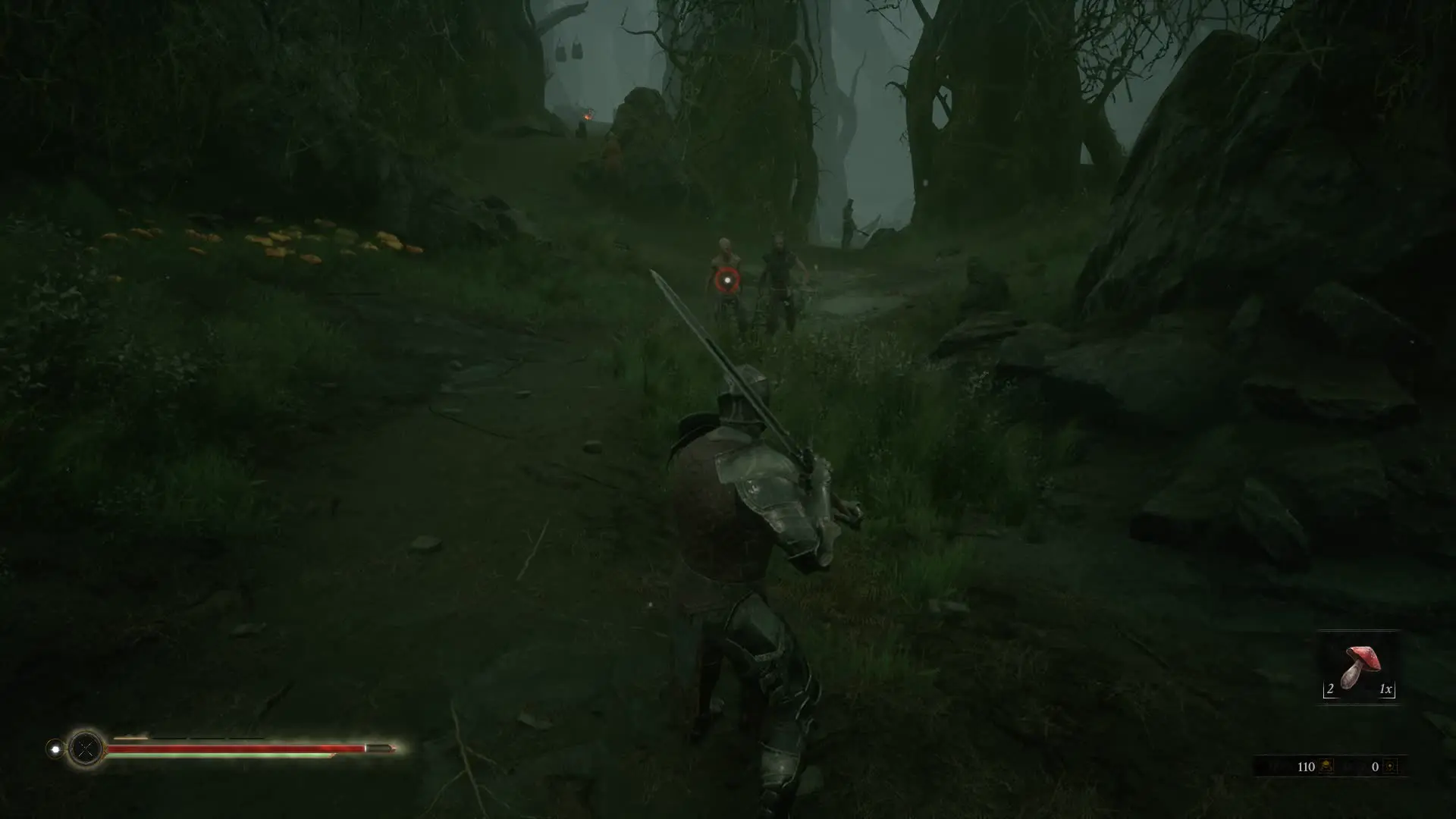1456x819 pixels.
Task: Select the red mushroom quick item slot
Action: pyautogui.click(x=1358, y=668)
